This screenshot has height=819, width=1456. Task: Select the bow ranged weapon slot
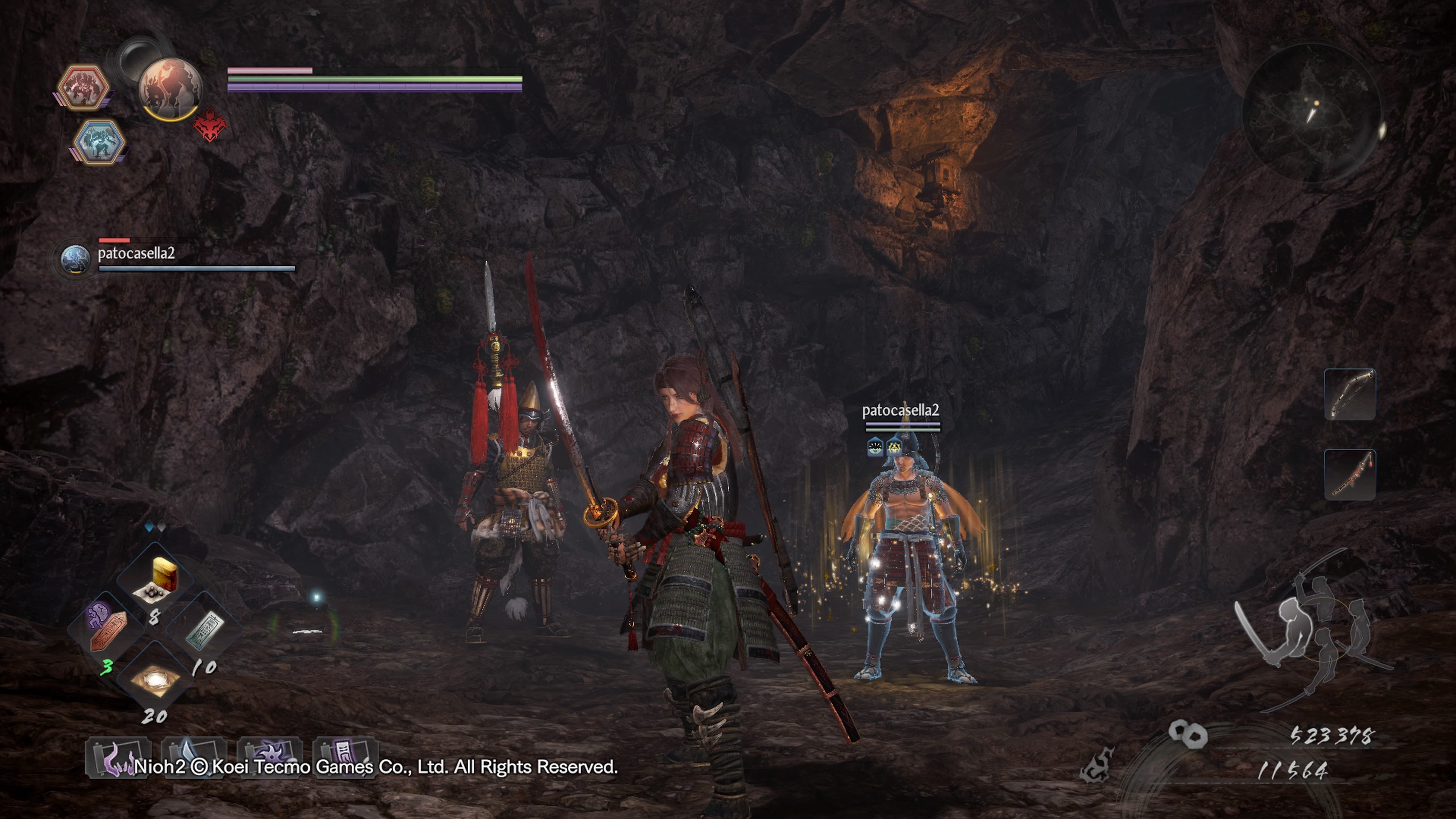1350,394
